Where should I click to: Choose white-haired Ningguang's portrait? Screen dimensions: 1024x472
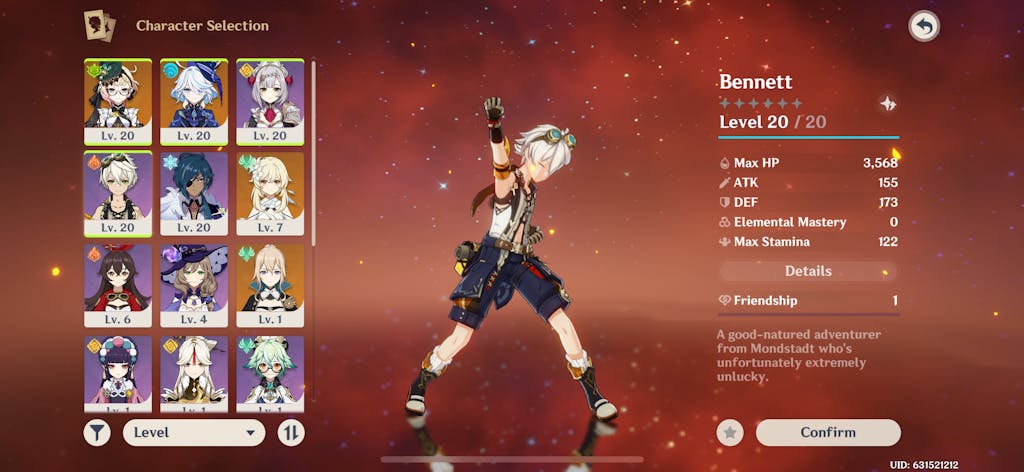(x=194, y=373)
